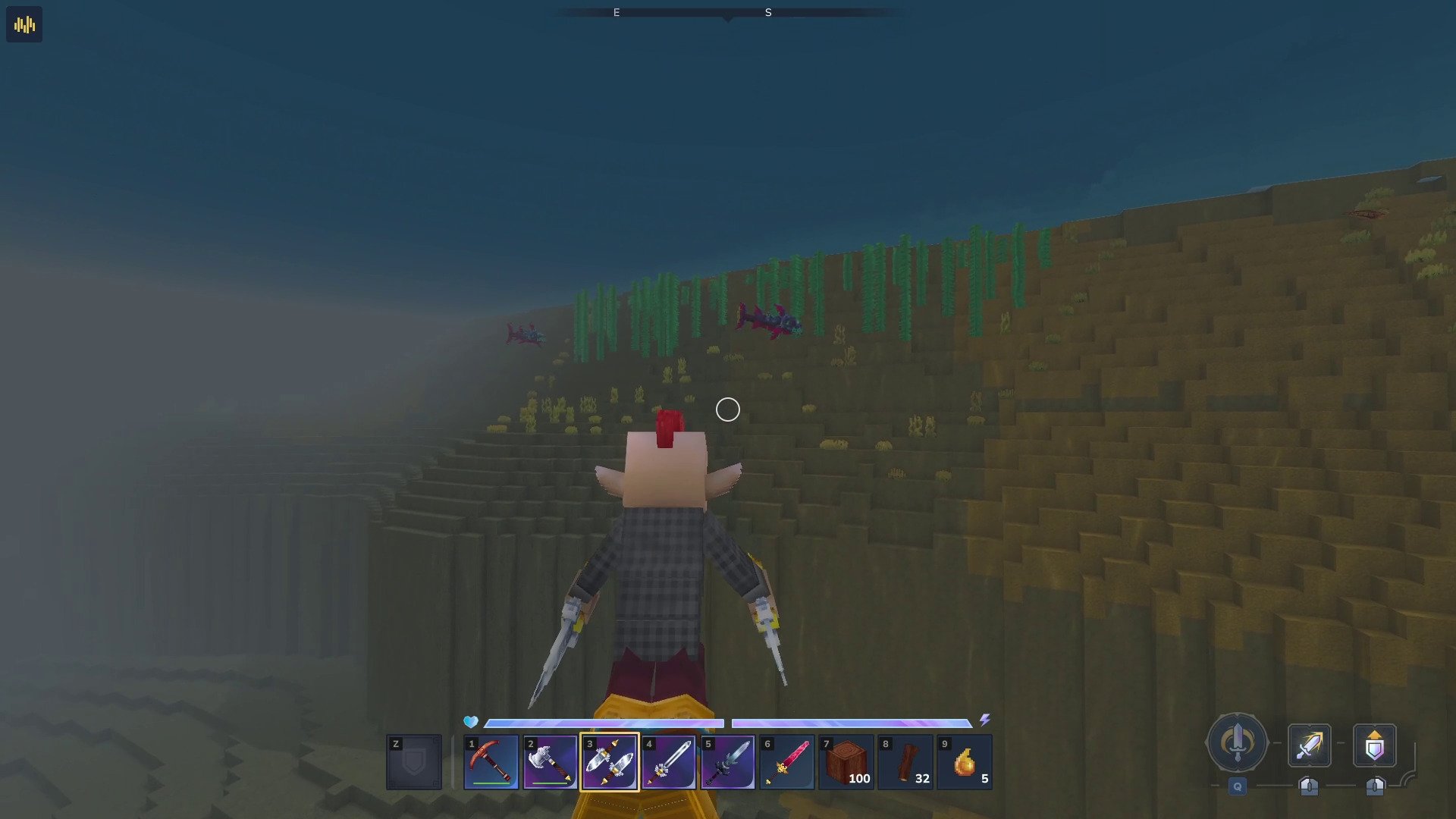The image size is (1456, 819).
Task: Equip the battle axe hotbar slot
Action: pos(551,762)
